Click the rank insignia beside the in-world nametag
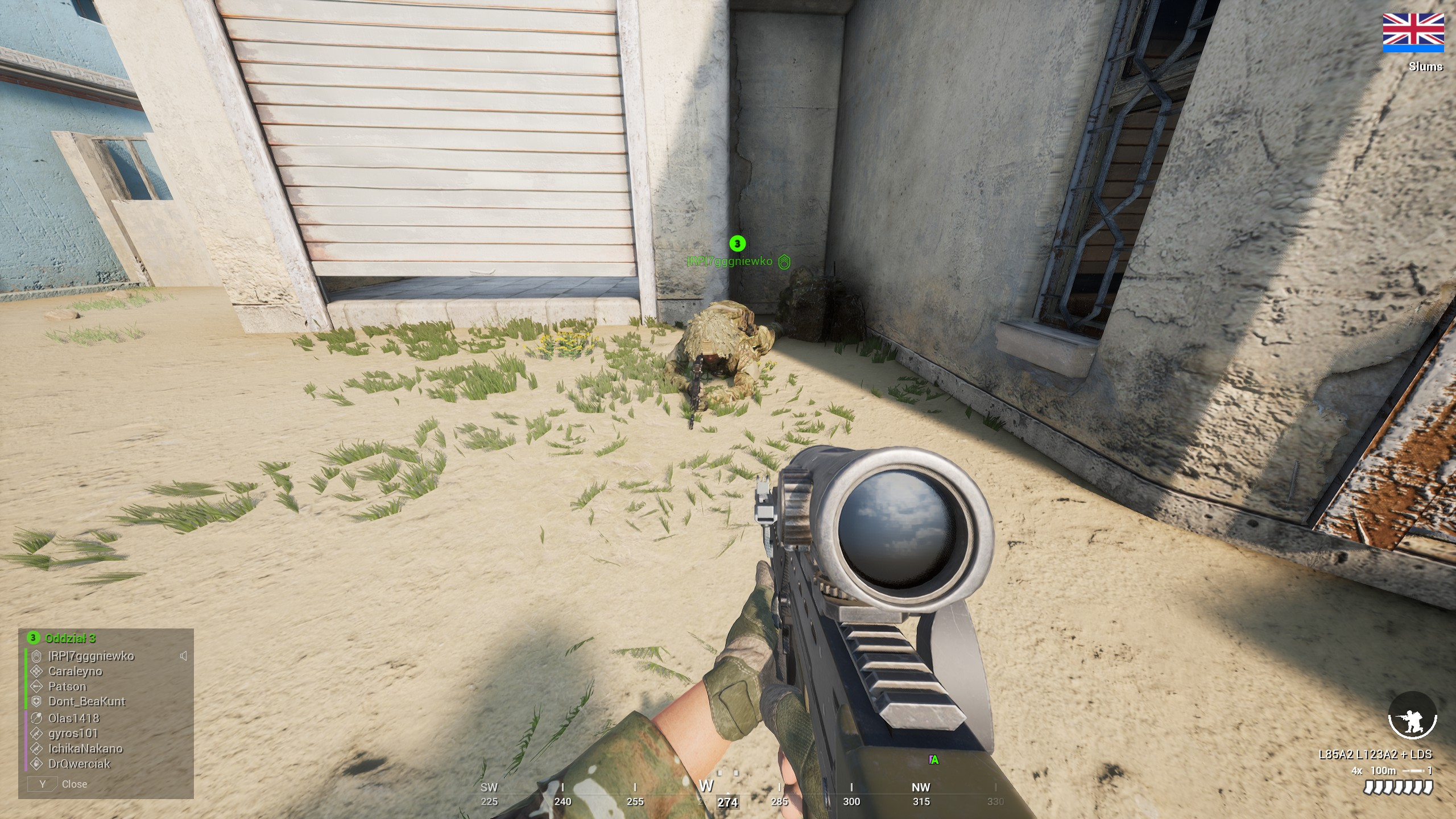Image resolution: width=1456 pixels, height=819 pixels. point(784,263)
